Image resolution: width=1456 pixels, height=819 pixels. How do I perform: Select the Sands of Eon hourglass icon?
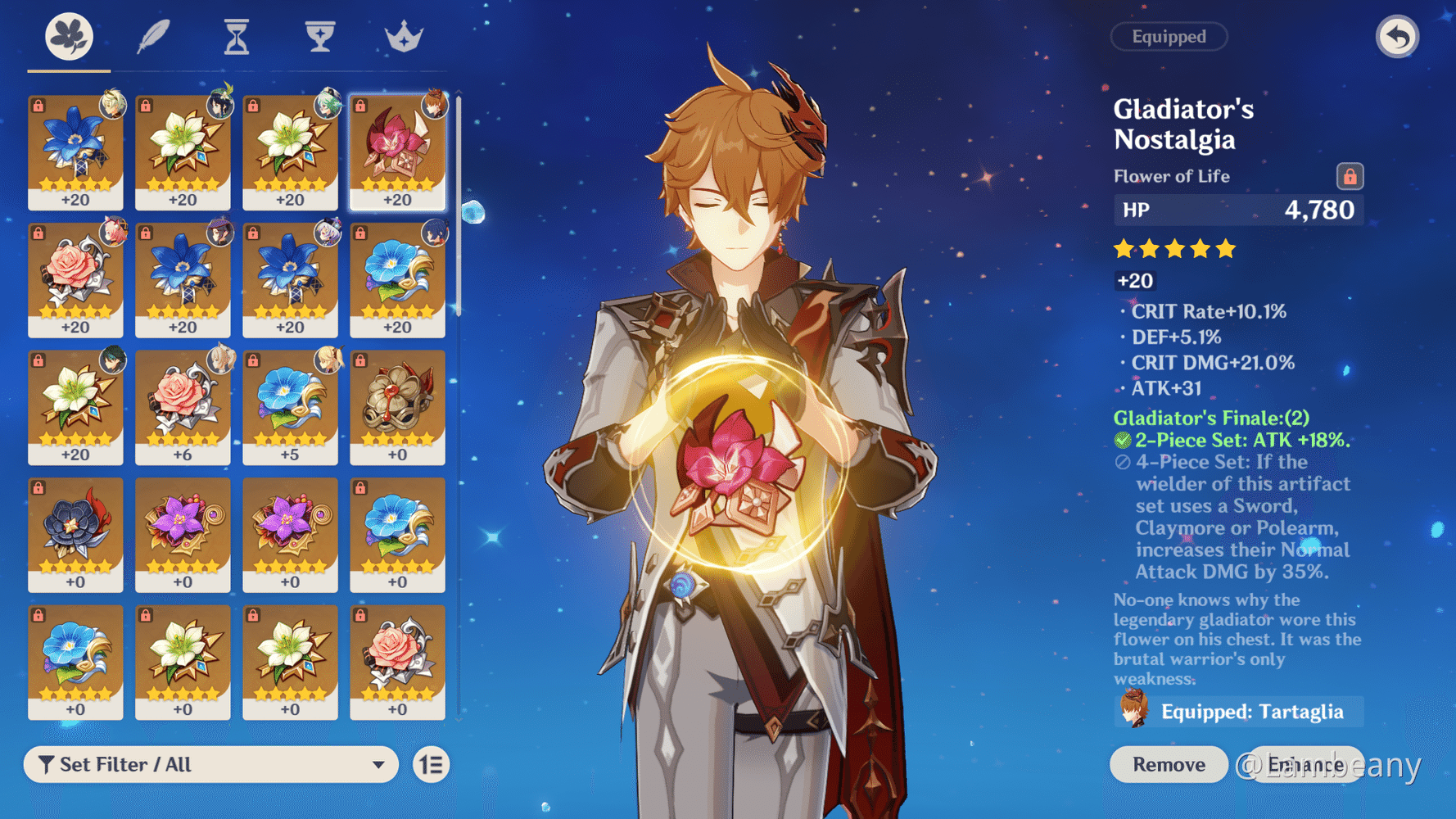[236, 36]
